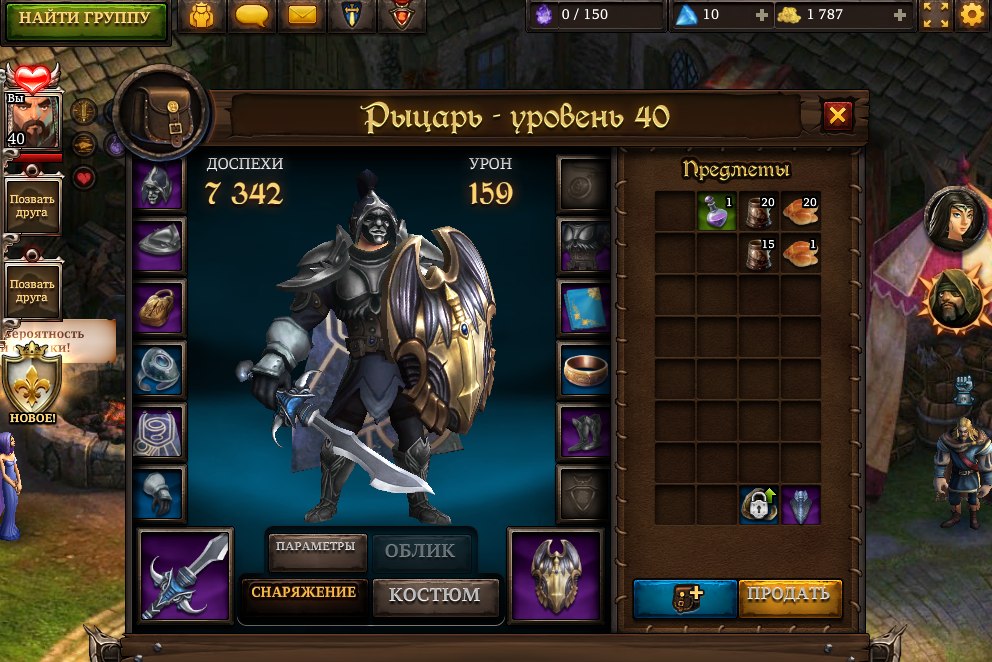
Task: Select the purple potion in inventory
Action: coord(717,211)
